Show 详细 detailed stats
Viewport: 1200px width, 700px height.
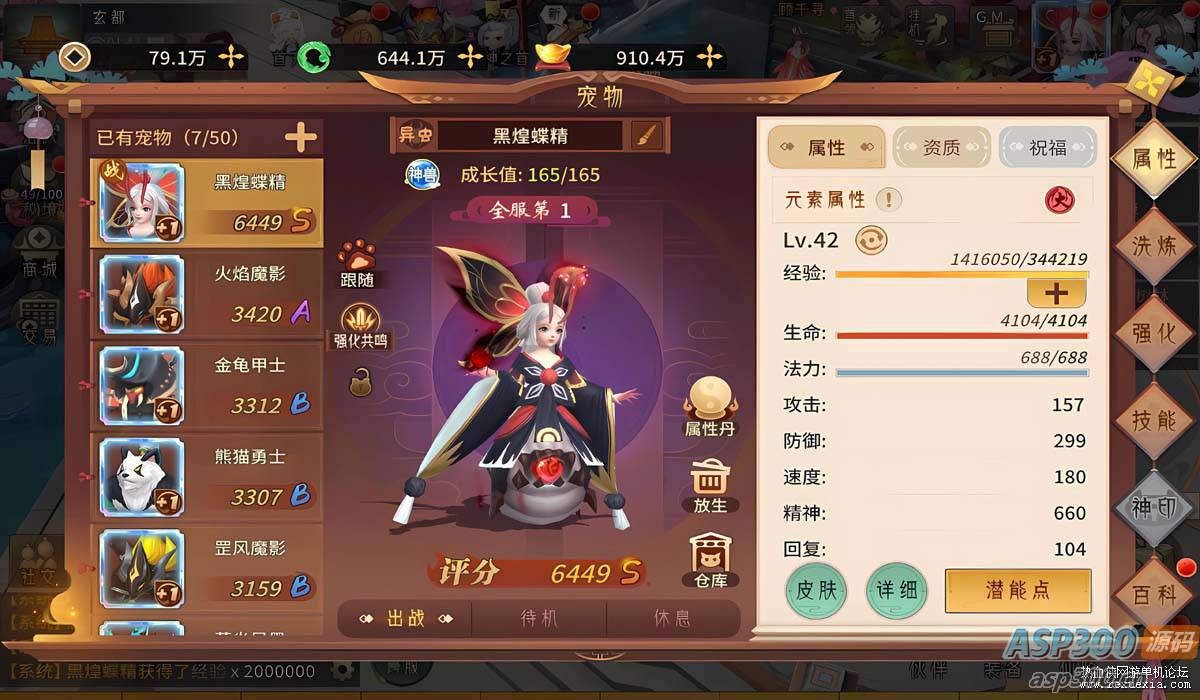(896, 589)
